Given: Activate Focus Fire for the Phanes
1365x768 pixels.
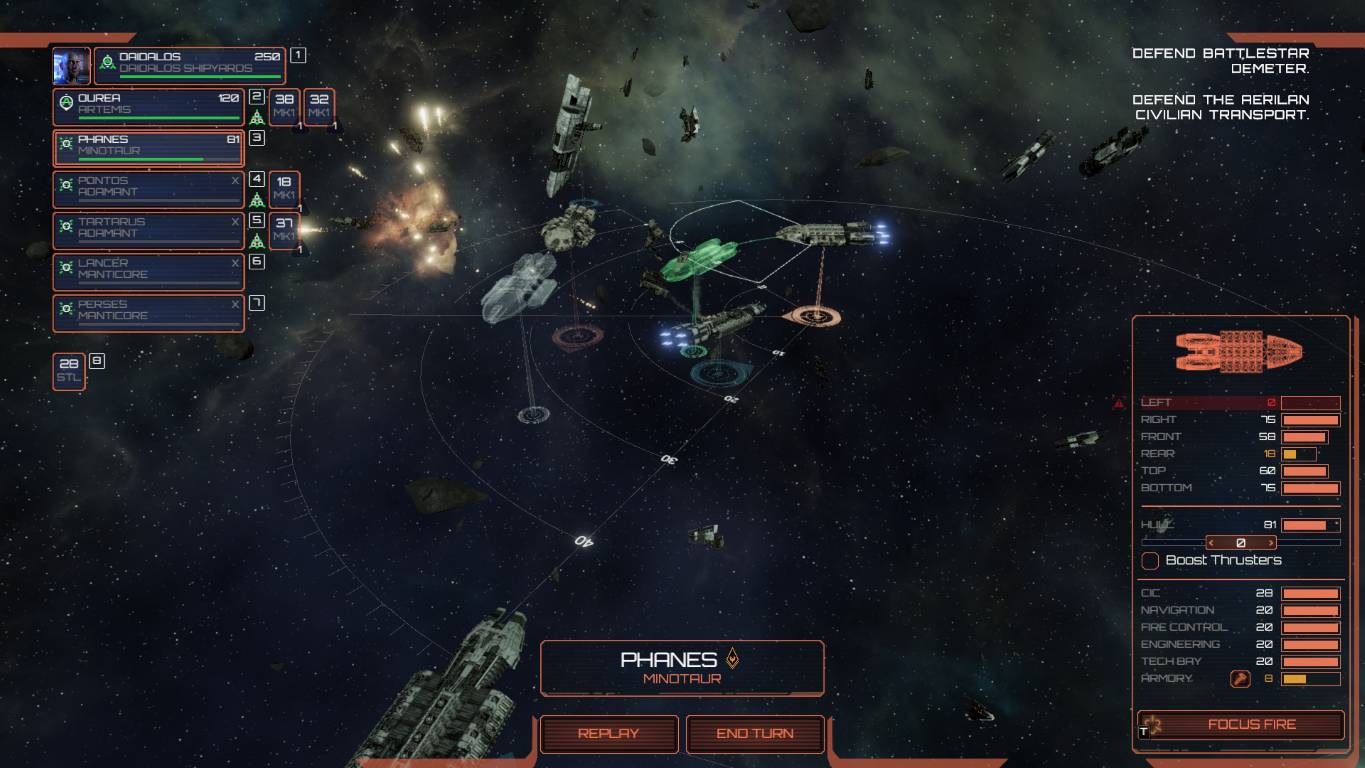Looking at the screenshot, I should 1241,725.
